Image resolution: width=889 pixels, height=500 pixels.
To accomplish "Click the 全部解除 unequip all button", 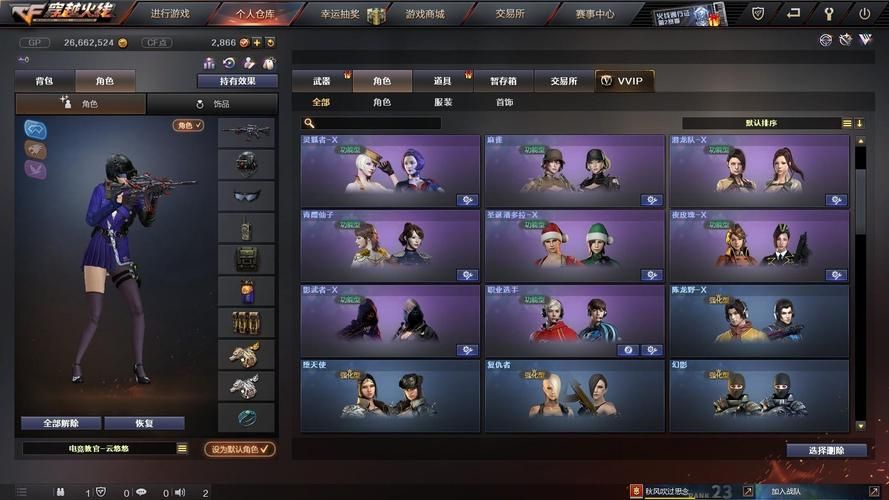I will click(x=60, y=423).
